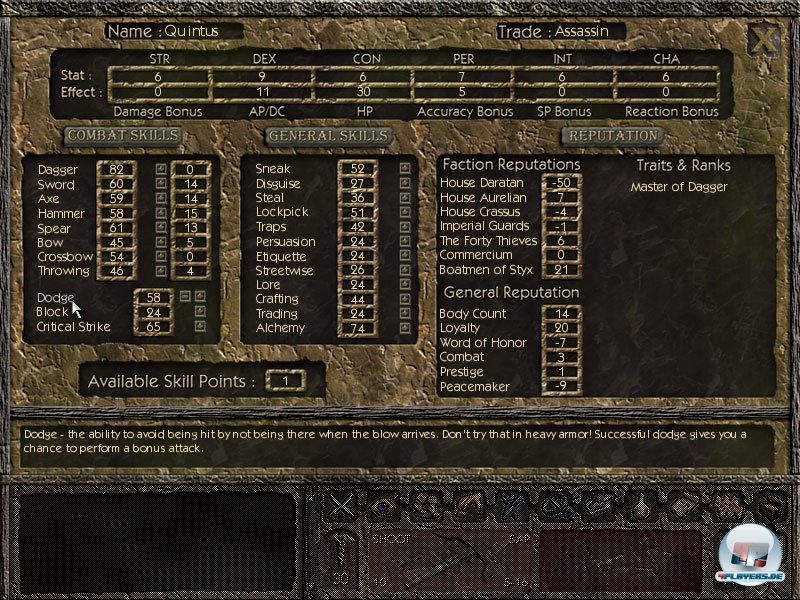Raise the Dagger skill with its plus button
The image size is (800, 600).
[x=161, y=170]
